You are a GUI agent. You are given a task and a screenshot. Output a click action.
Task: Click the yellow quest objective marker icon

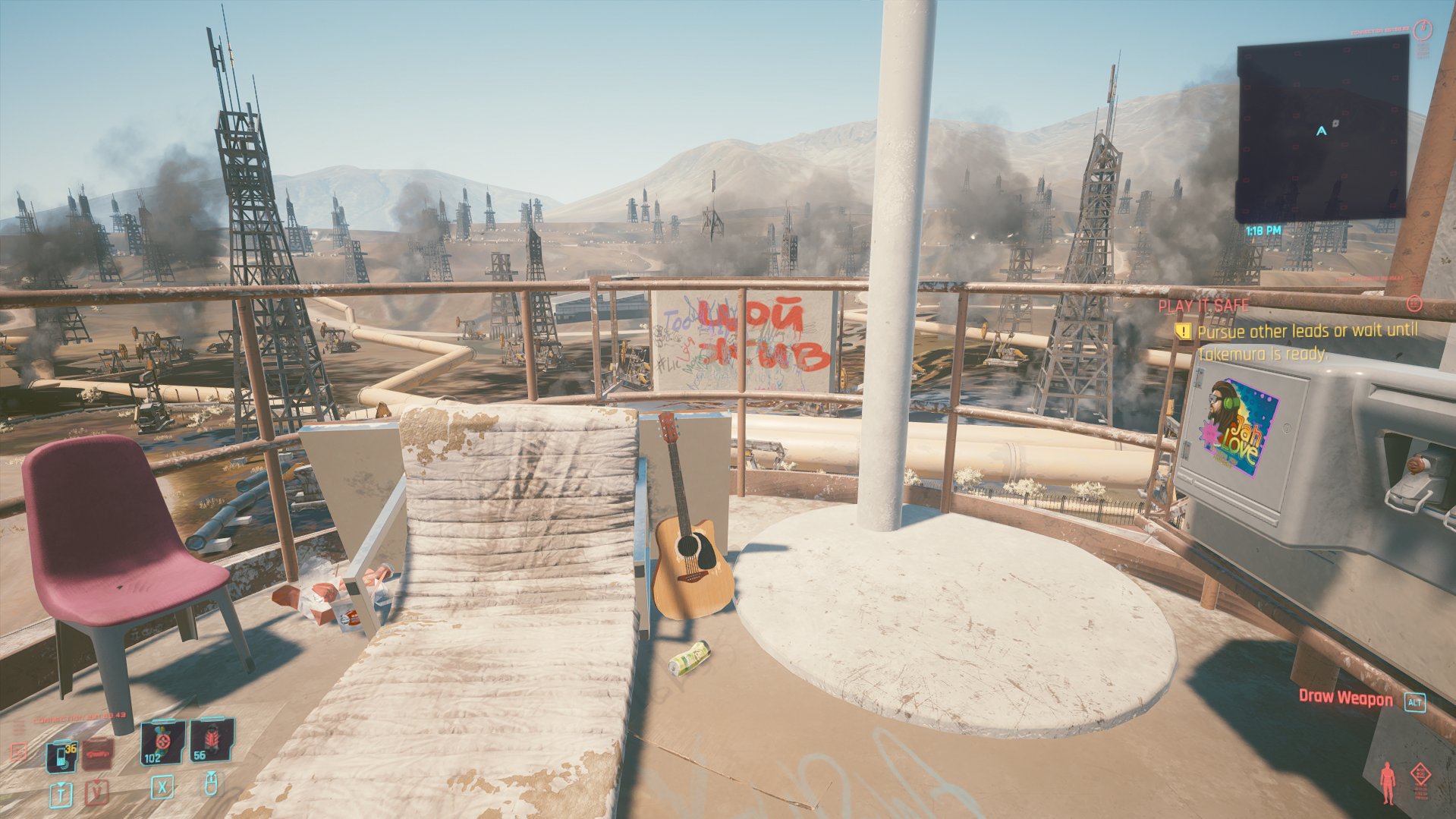pos(1182,332)
